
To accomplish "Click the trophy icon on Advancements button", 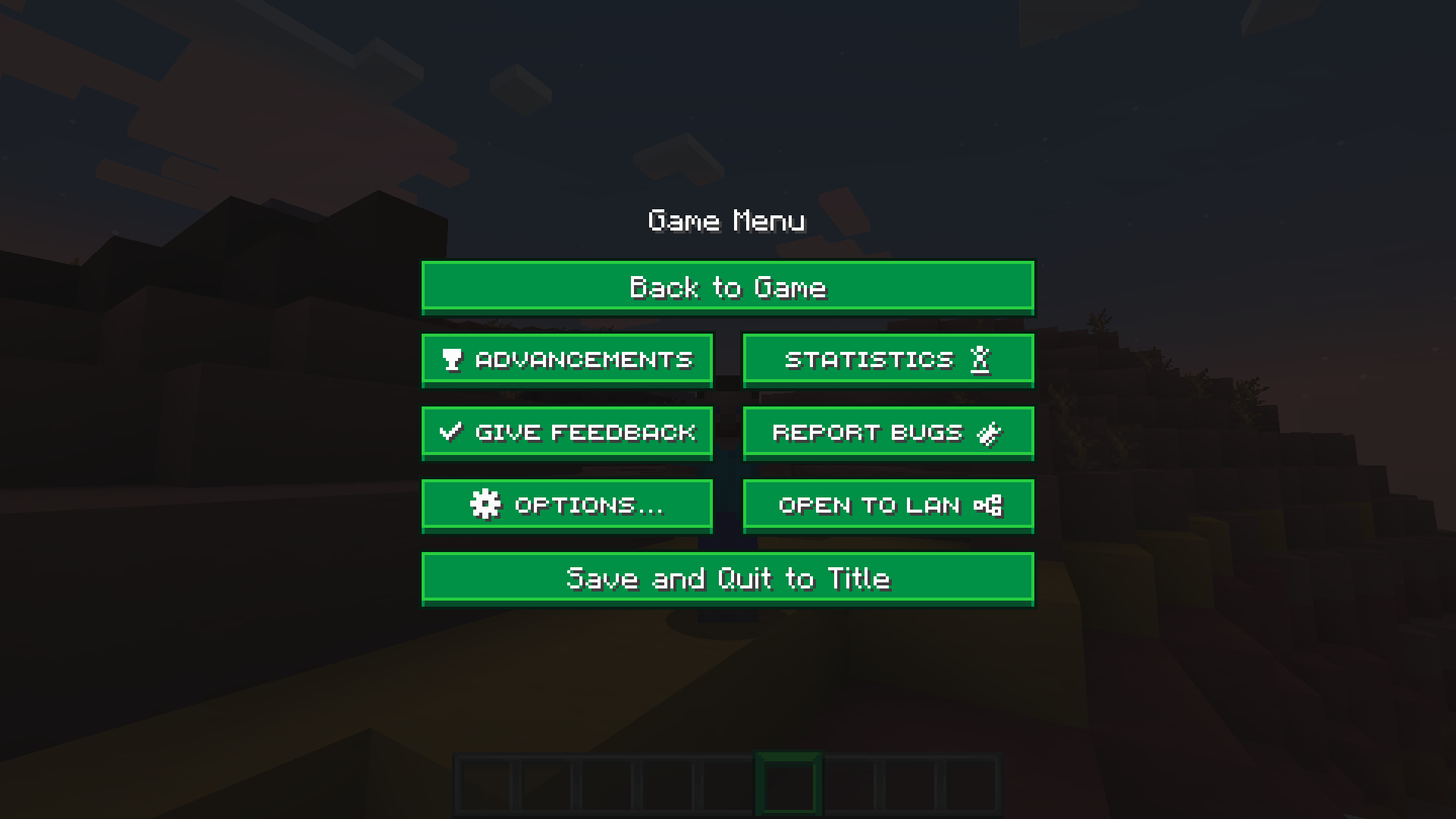I will [x=450, y=359].
